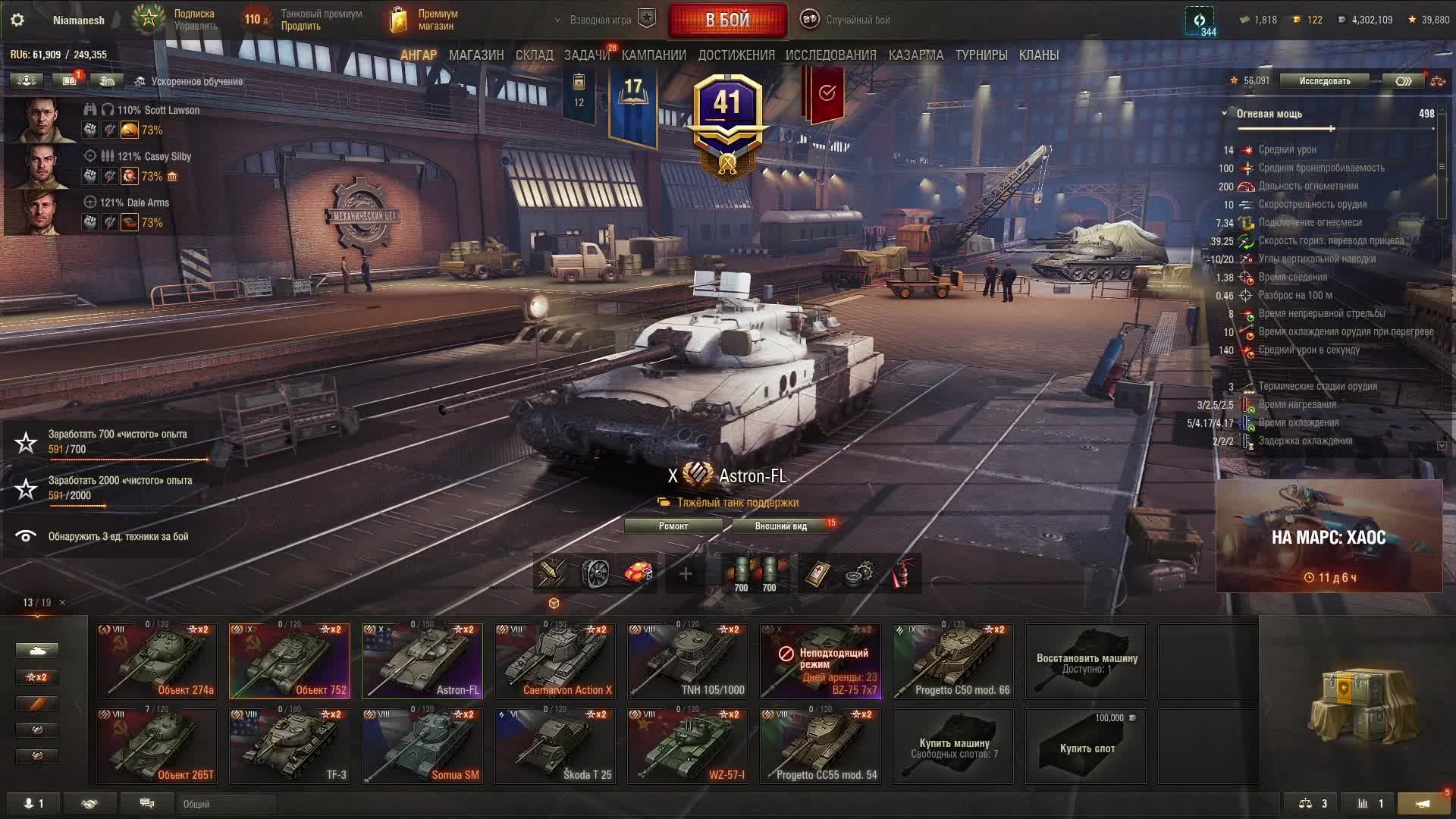
Task: Click the Исследовать button
Action: tap(1324, 81)
